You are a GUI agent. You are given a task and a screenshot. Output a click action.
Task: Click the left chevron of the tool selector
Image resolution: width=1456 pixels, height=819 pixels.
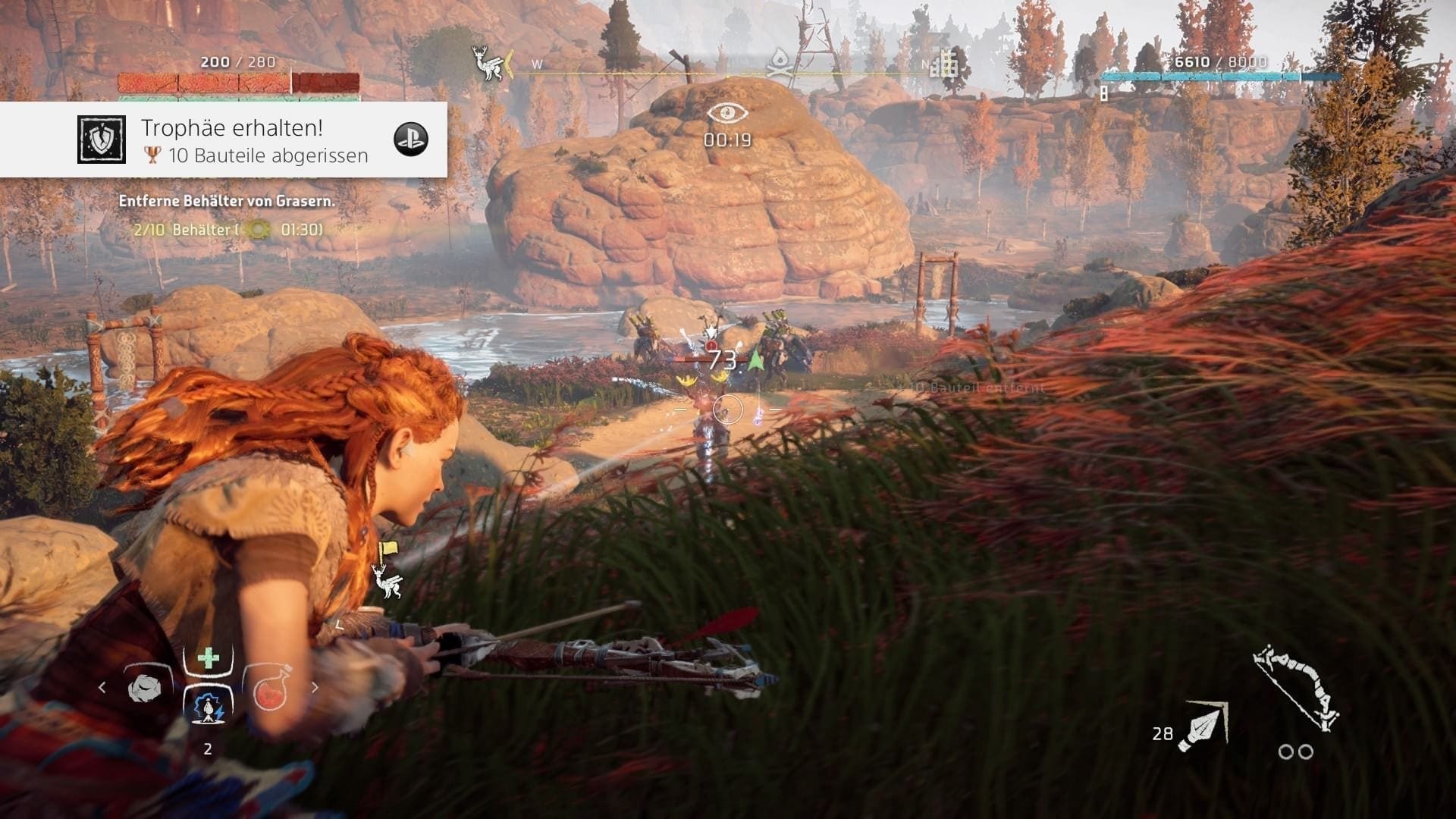pyautogui.click(x=102, y=688)
